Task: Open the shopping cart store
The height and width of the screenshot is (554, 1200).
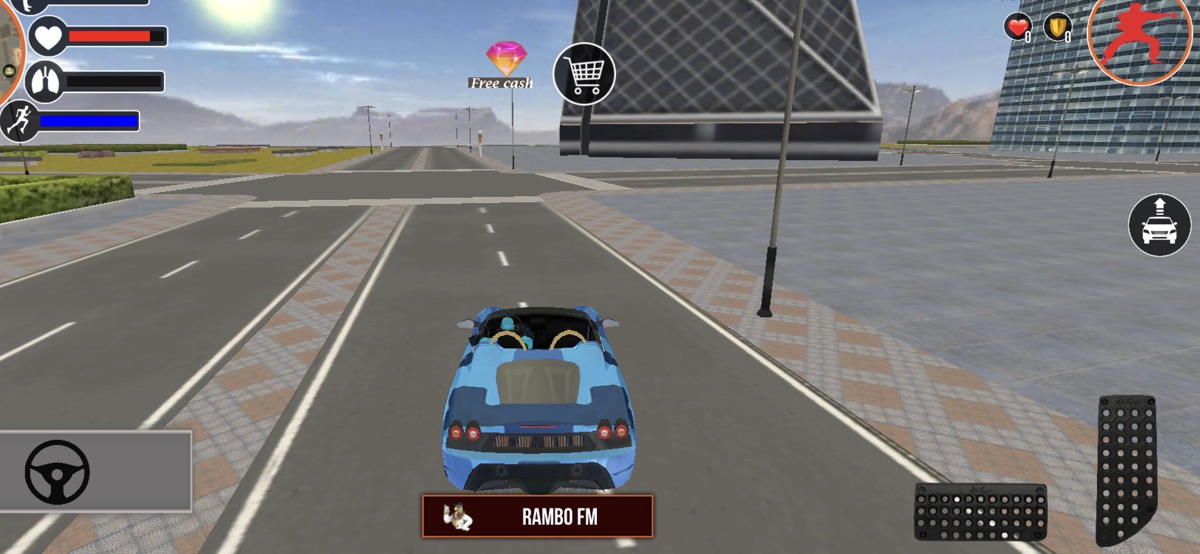Action: click(x=584, y=74)
